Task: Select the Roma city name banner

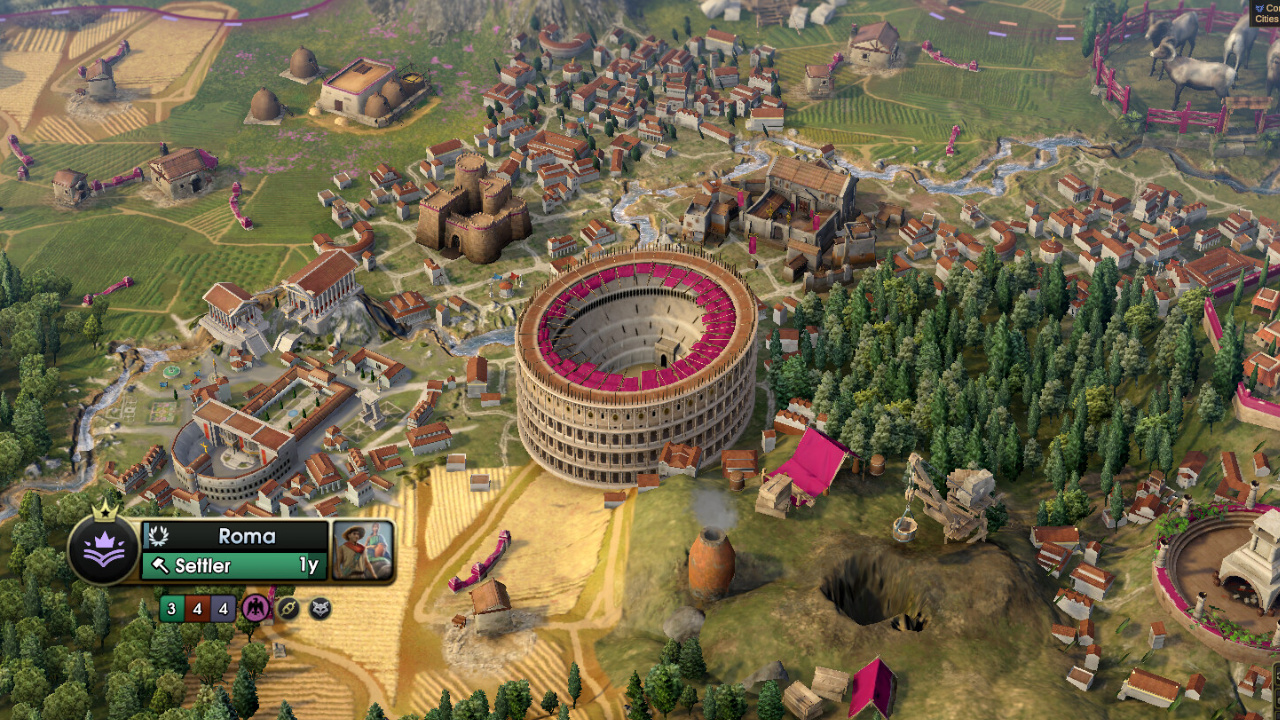Action: tap(245, 536)
